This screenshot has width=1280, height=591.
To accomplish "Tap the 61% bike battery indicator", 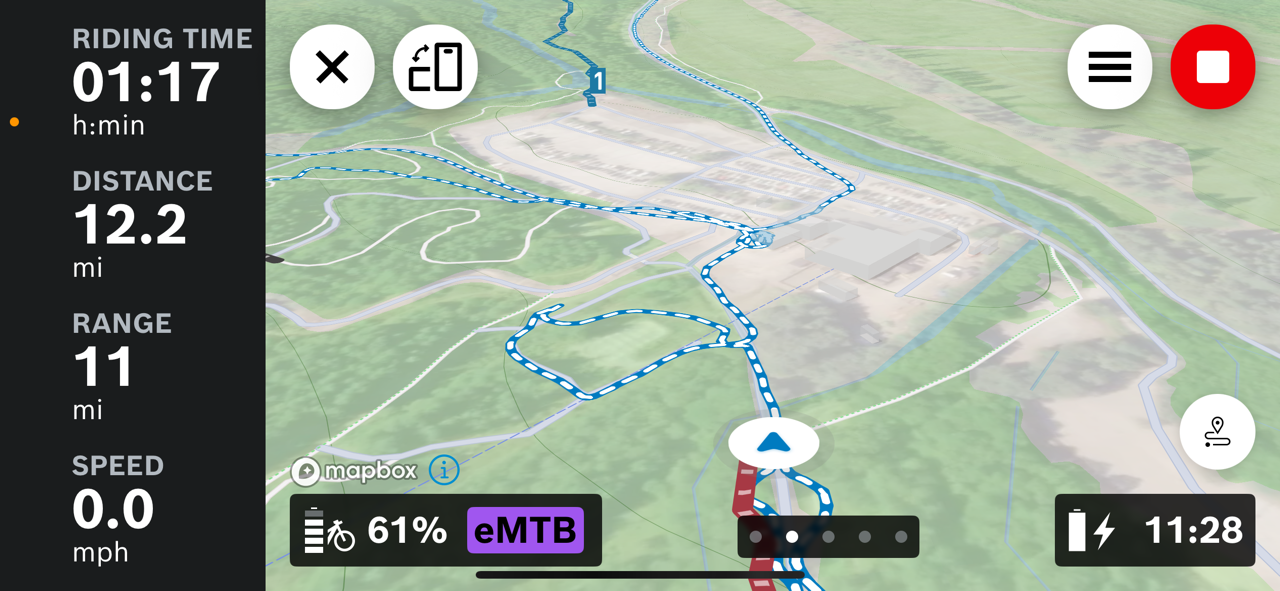I will coord(376,530).
